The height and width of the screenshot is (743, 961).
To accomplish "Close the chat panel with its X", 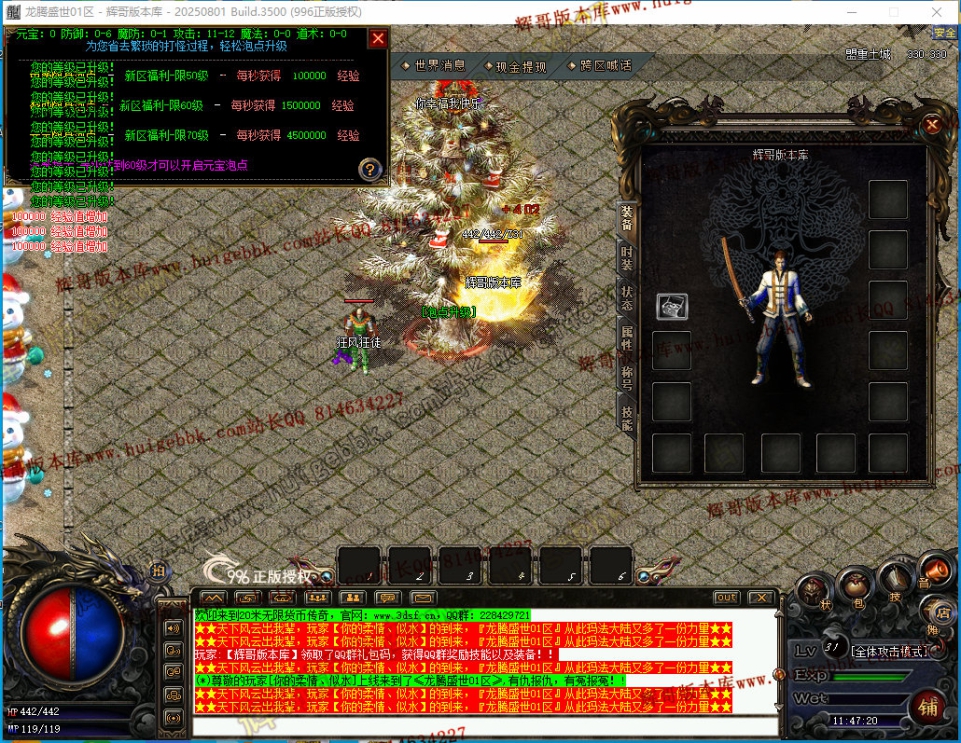I will [x=759, y=597].
